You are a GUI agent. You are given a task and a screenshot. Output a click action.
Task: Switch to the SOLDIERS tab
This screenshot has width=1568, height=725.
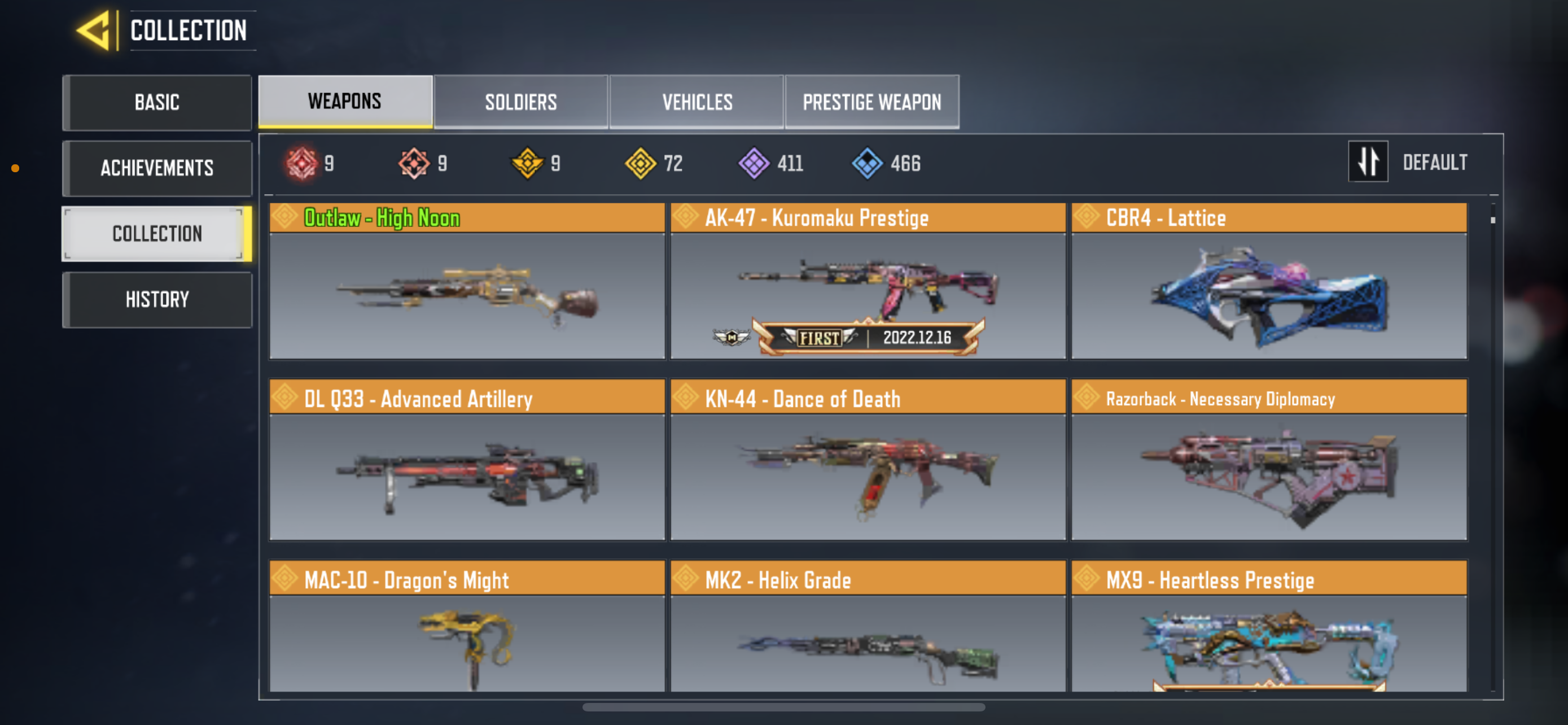click(520, 102)
